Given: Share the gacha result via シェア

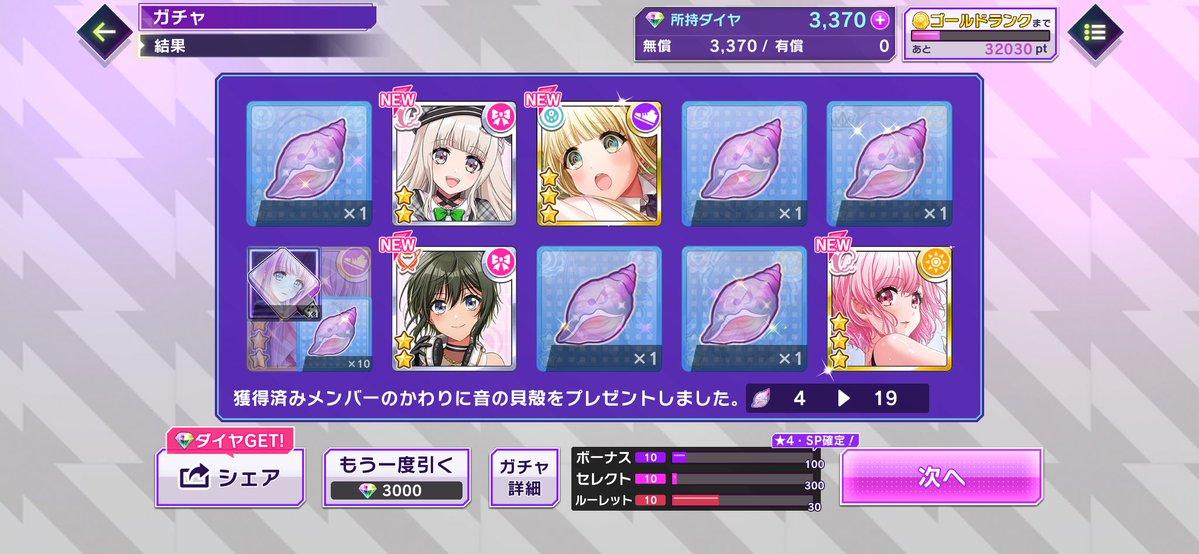Looking at the screenshot, I should [x=229, y=477].
